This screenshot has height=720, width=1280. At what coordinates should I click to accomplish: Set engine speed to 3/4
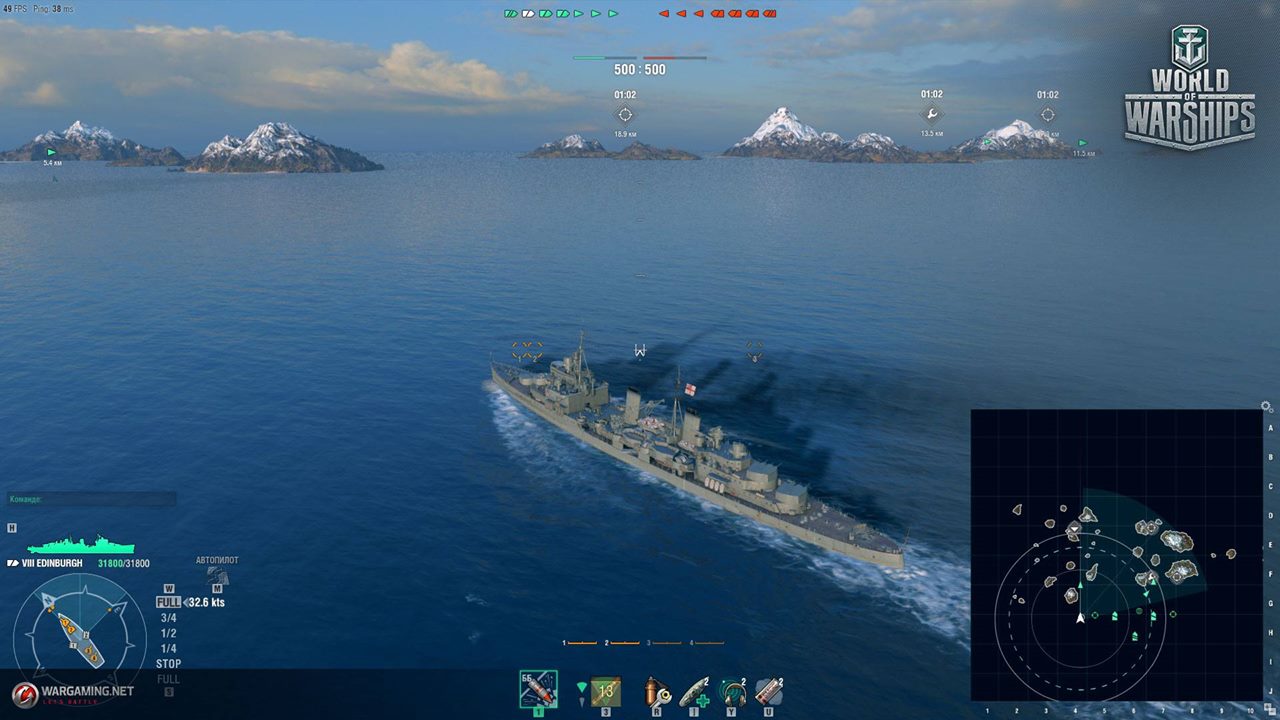(168, 618)
